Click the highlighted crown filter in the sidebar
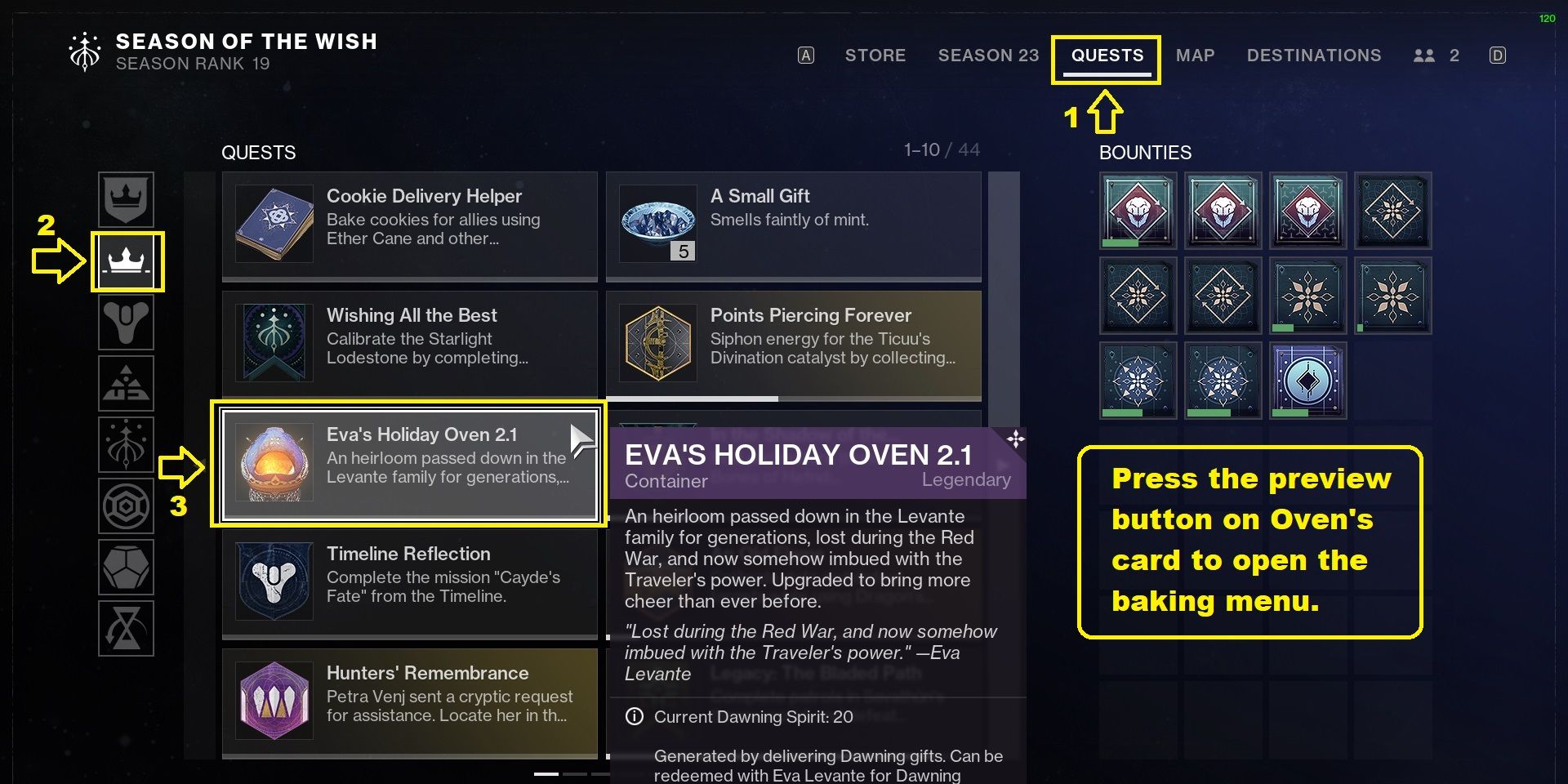The height and width of the screenshot is (784, 1568). (x=127, y=261)
